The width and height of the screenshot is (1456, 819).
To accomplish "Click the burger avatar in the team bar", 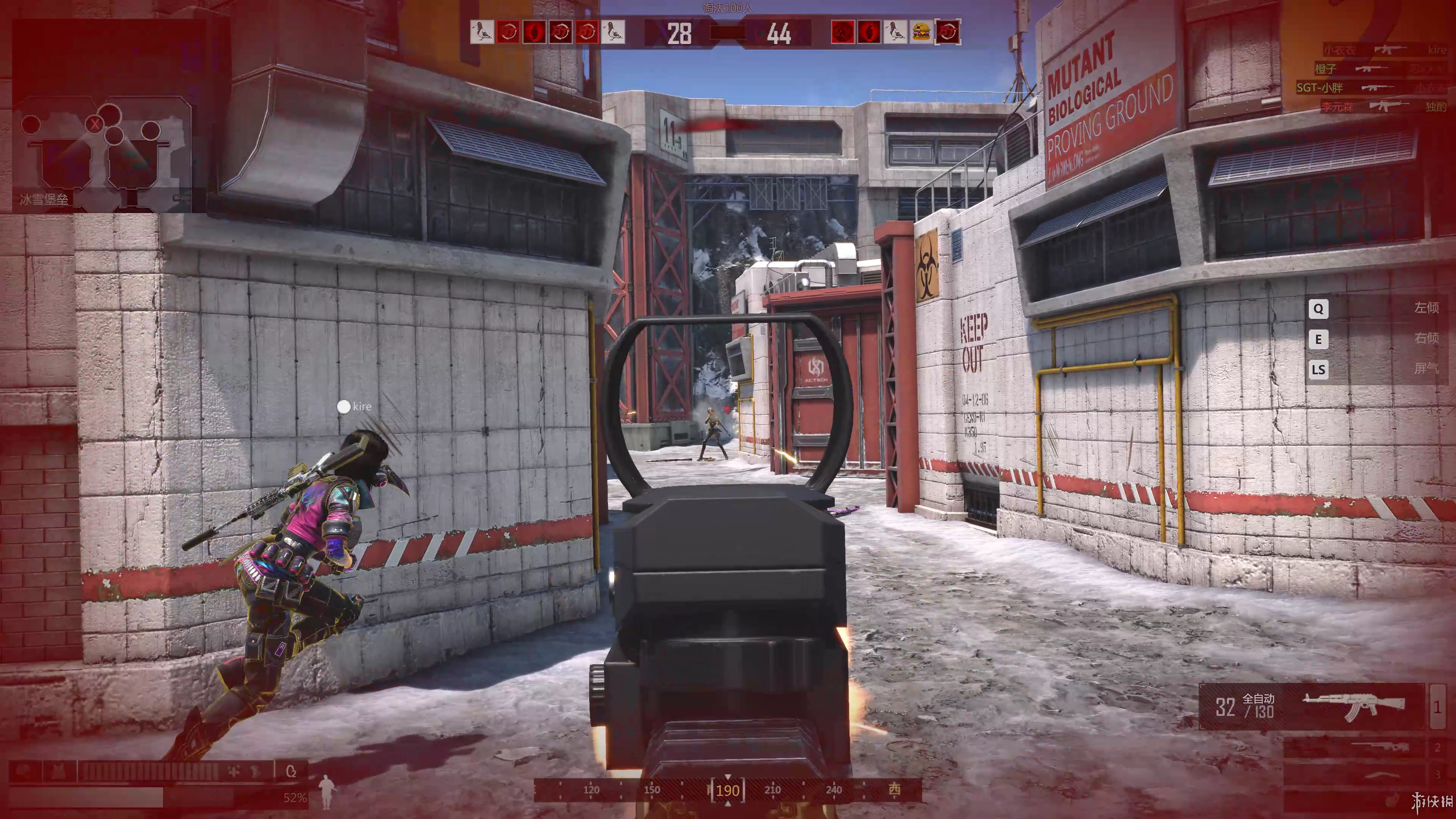I will click(x=921, y=32).
